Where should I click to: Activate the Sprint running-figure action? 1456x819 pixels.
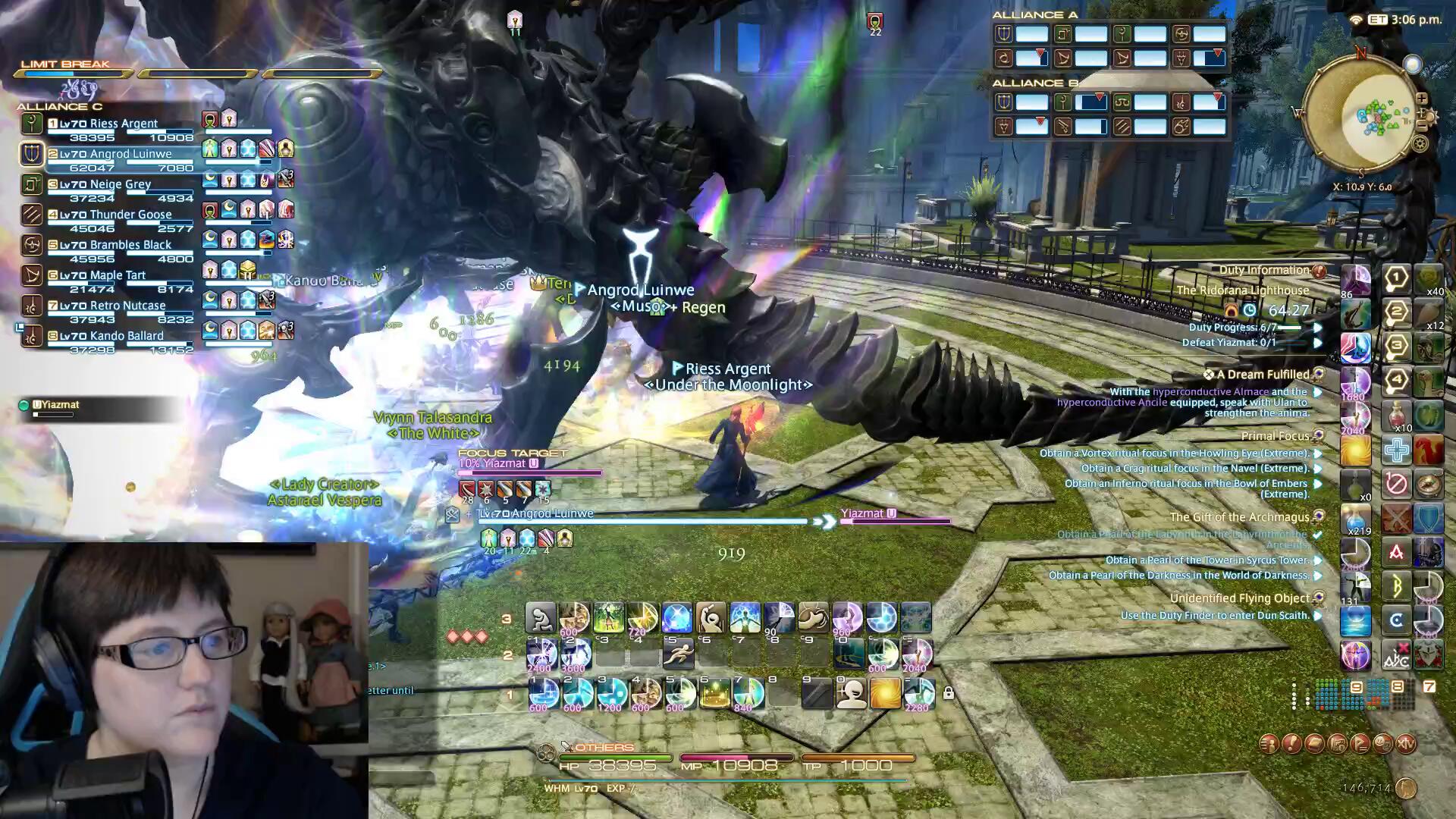point(678,655)
